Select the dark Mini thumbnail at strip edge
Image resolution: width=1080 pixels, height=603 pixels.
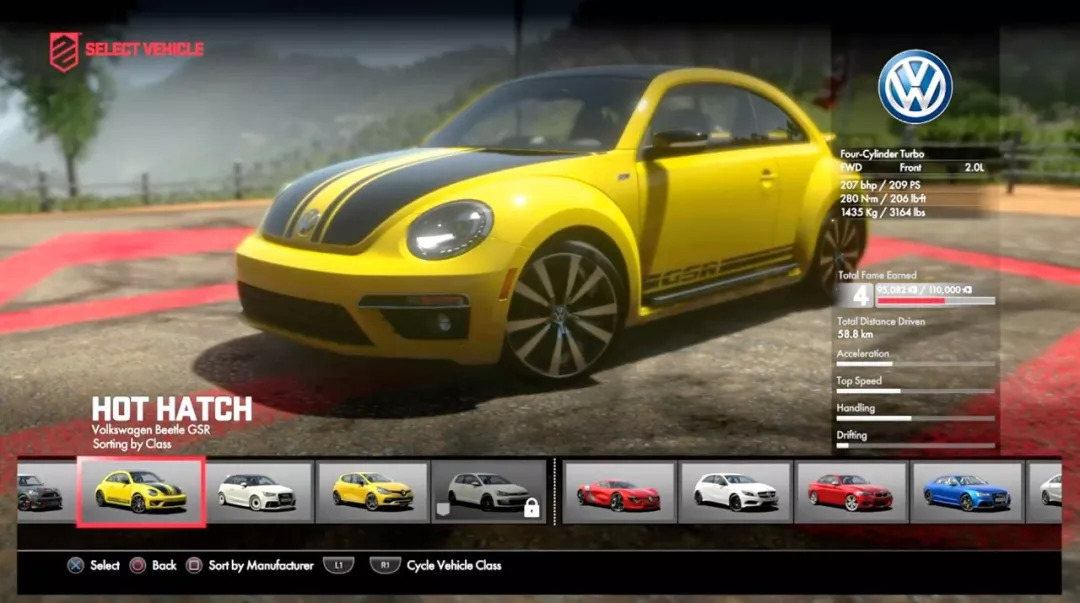[42, 491]
